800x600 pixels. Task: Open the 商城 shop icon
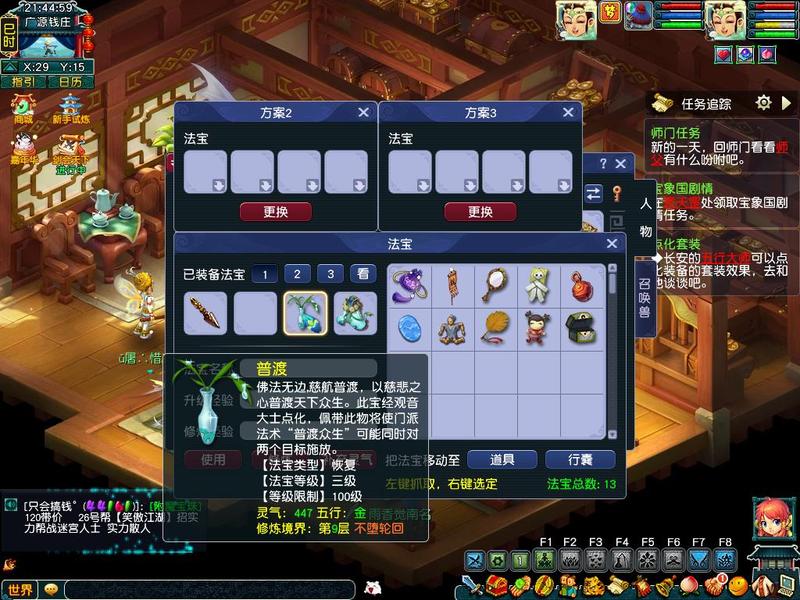(x=23, y=108)
